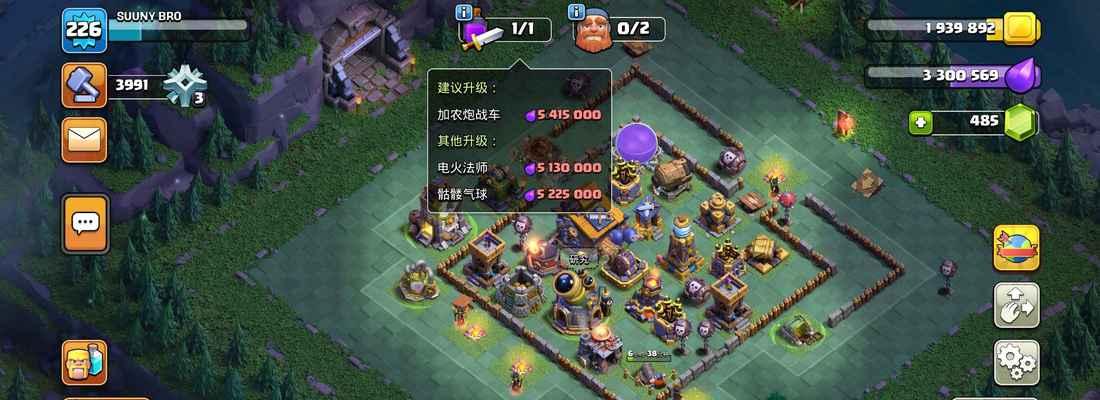
Task: Open the barbarian and elixir army button
Action: tap(84, 362)
